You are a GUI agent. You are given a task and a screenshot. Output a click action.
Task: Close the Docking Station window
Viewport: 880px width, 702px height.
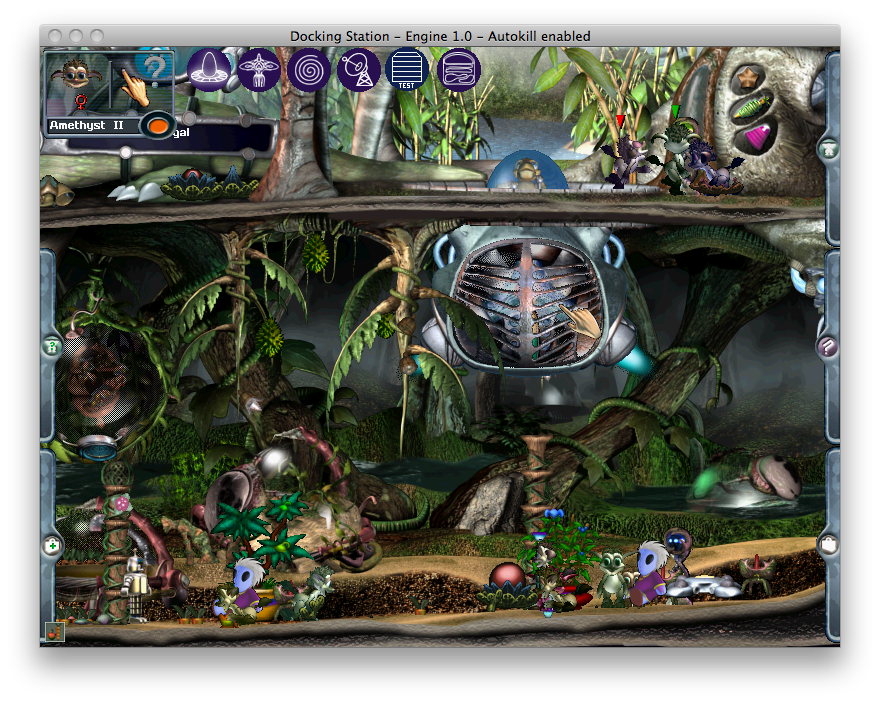point(57,36)
